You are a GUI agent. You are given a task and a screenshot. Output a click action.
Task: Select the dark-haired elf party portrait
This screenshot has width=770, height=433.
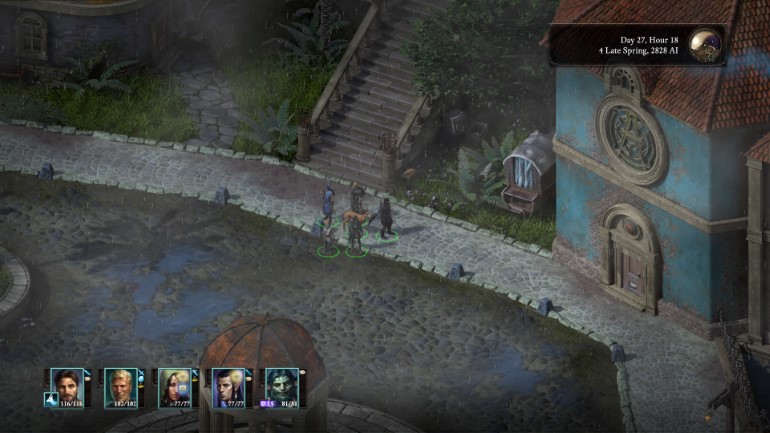[227, 385]
